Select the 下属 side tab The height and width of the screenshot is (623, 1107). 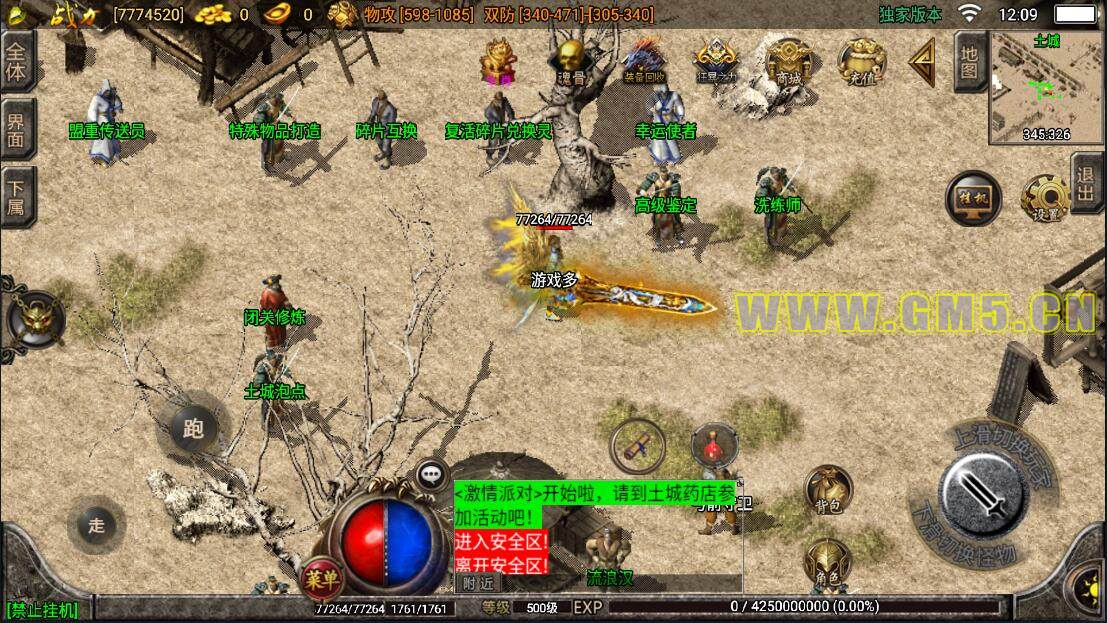point(18,196)
